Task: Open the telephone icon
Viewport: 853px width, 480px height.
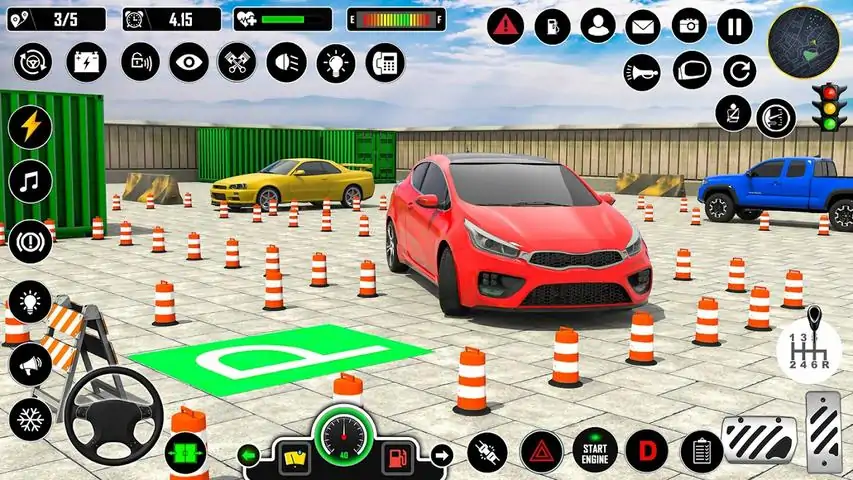Action: coord(383,63)
